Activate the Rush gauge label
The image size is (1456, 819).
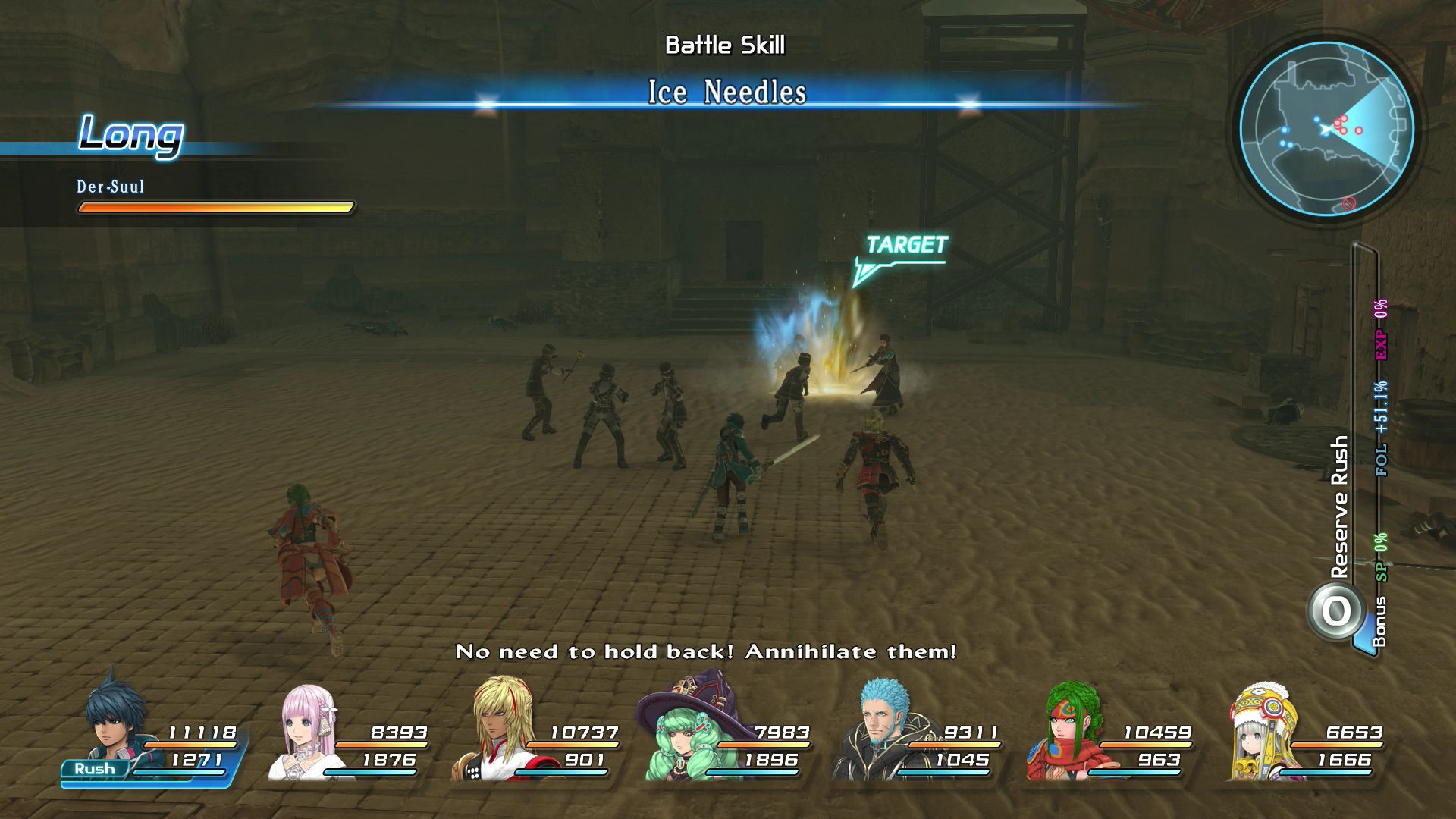[95, 769]
